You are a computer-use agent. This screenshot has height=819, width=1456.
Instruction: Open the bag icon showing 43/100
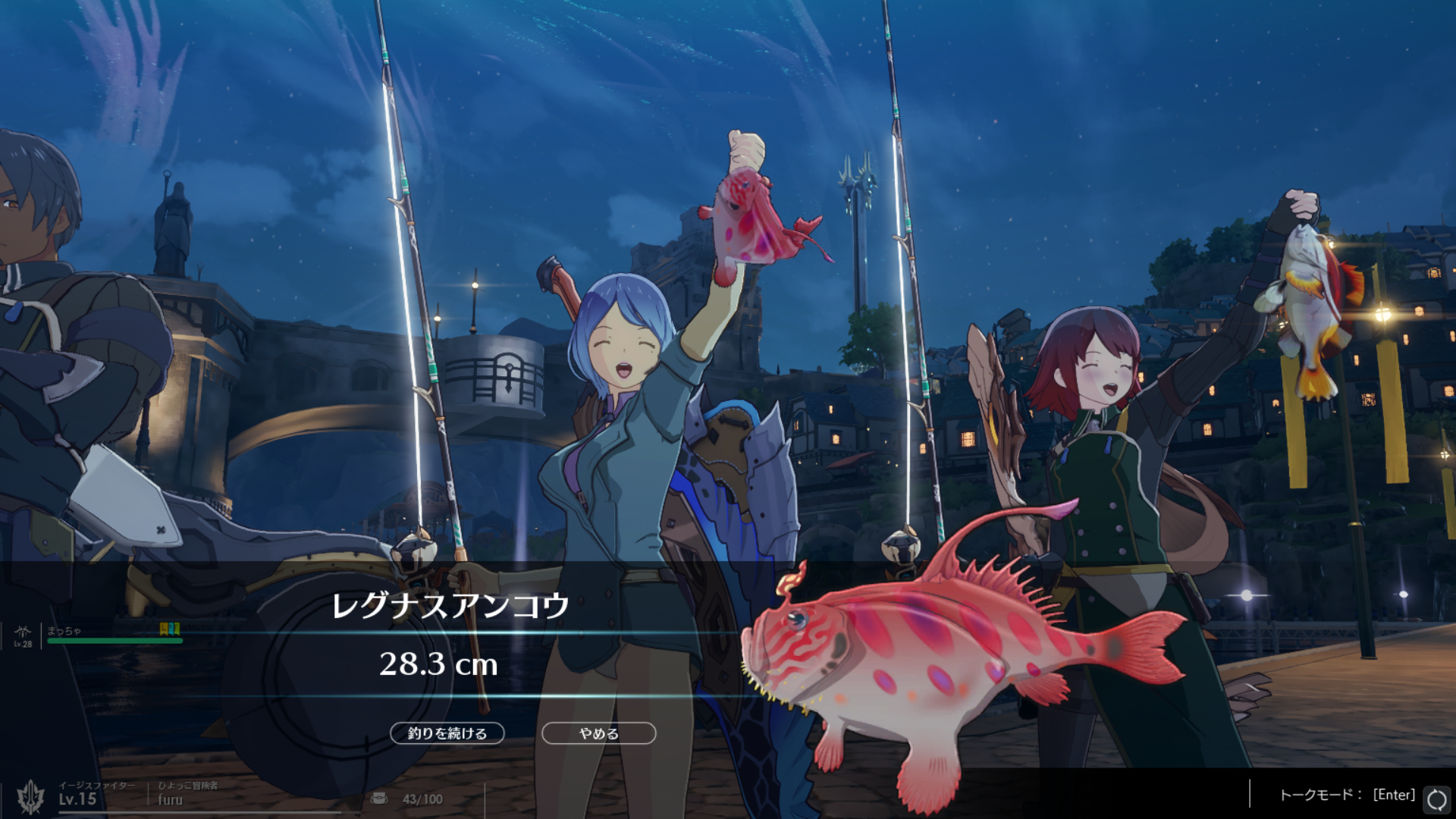(x=379, y=799)
